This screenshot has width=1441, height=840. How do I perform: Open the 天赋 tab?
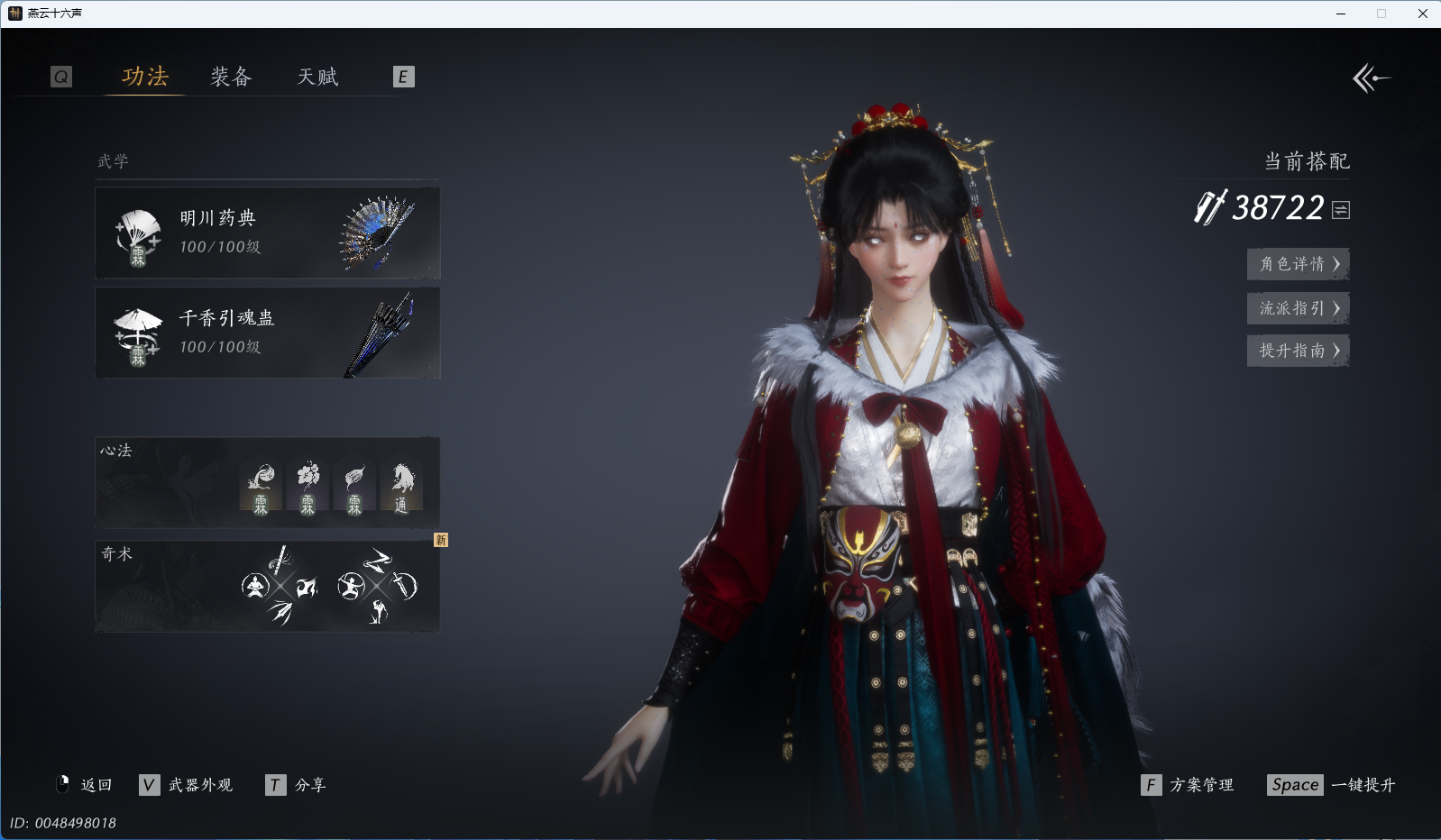(318, 78)
